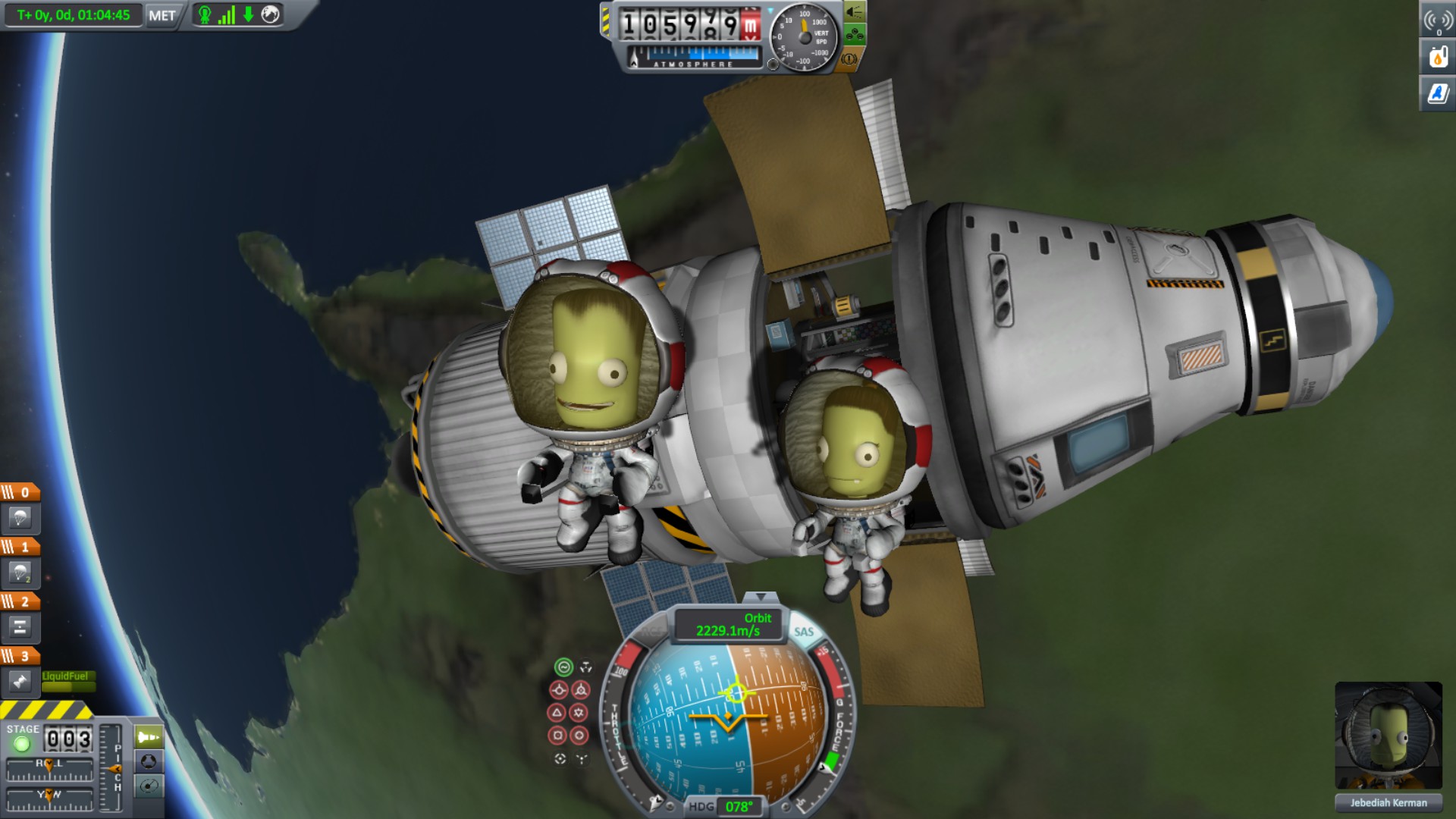Select the stage 3 engine icon

coord(20,681)
